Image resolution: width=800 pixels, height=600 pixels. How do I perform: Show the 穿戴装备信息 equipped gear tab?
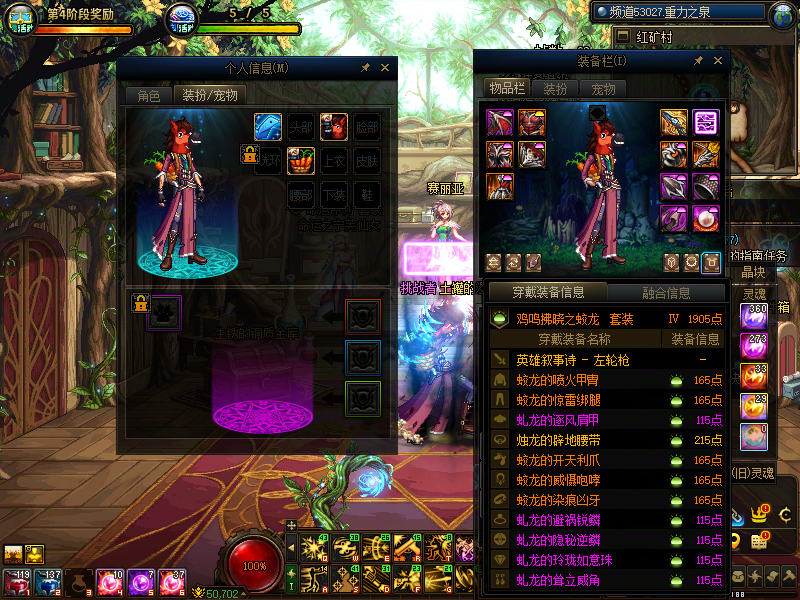547,292
